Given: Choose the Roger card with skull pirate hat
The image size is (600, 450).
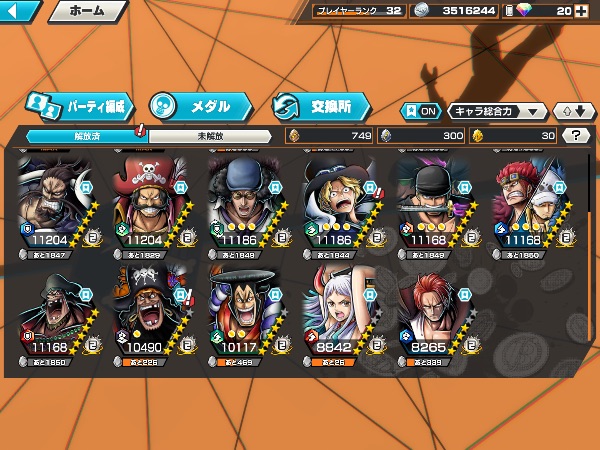Looking at the screenshot, I should click(x=155, y=207).
